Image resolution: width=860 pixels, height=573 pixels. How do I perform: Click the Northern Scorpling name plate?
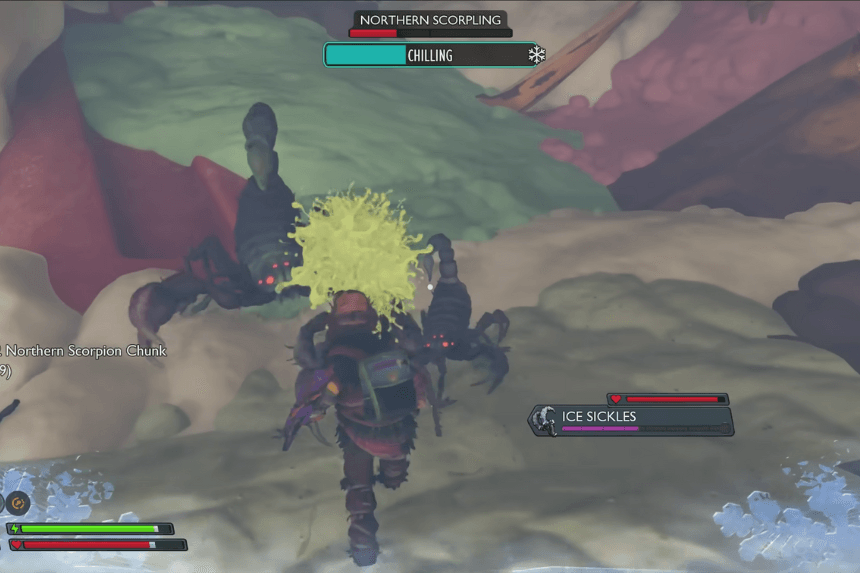pos(430,19)
